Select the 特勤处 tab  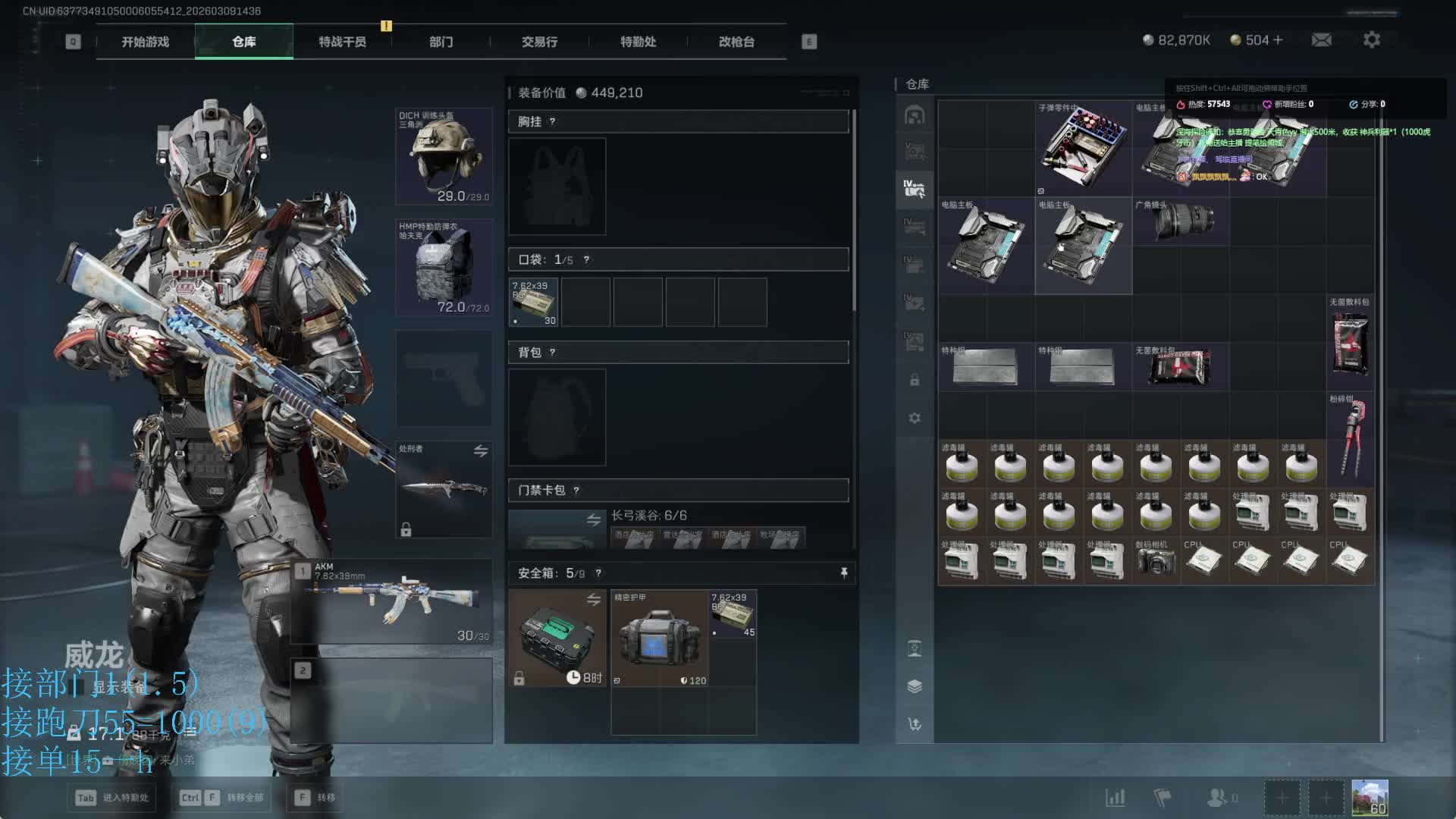[638, 42]
